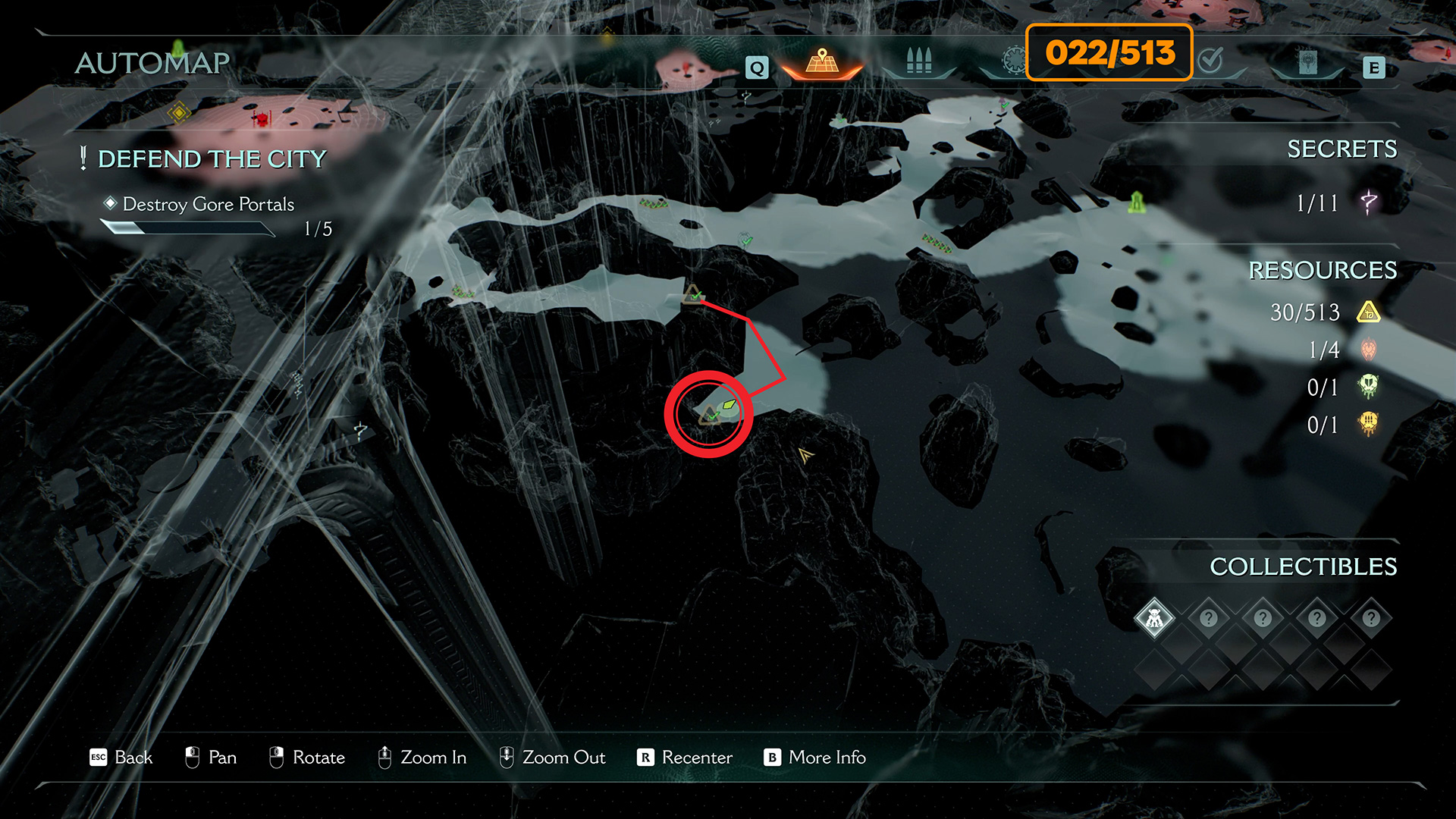Select the Destroy Gore Portals objective

pos(208,204)
